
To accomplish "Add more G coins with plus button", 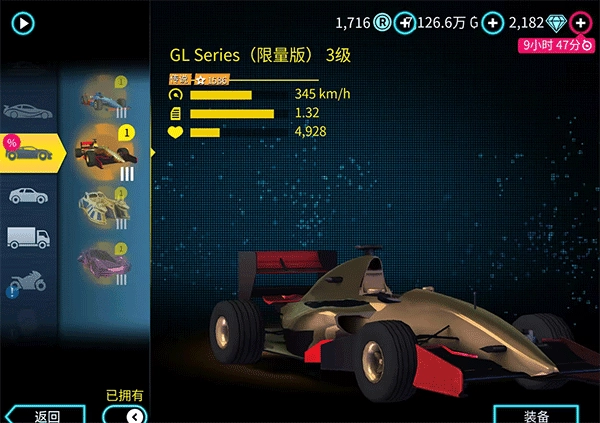I will coord(491,22).
